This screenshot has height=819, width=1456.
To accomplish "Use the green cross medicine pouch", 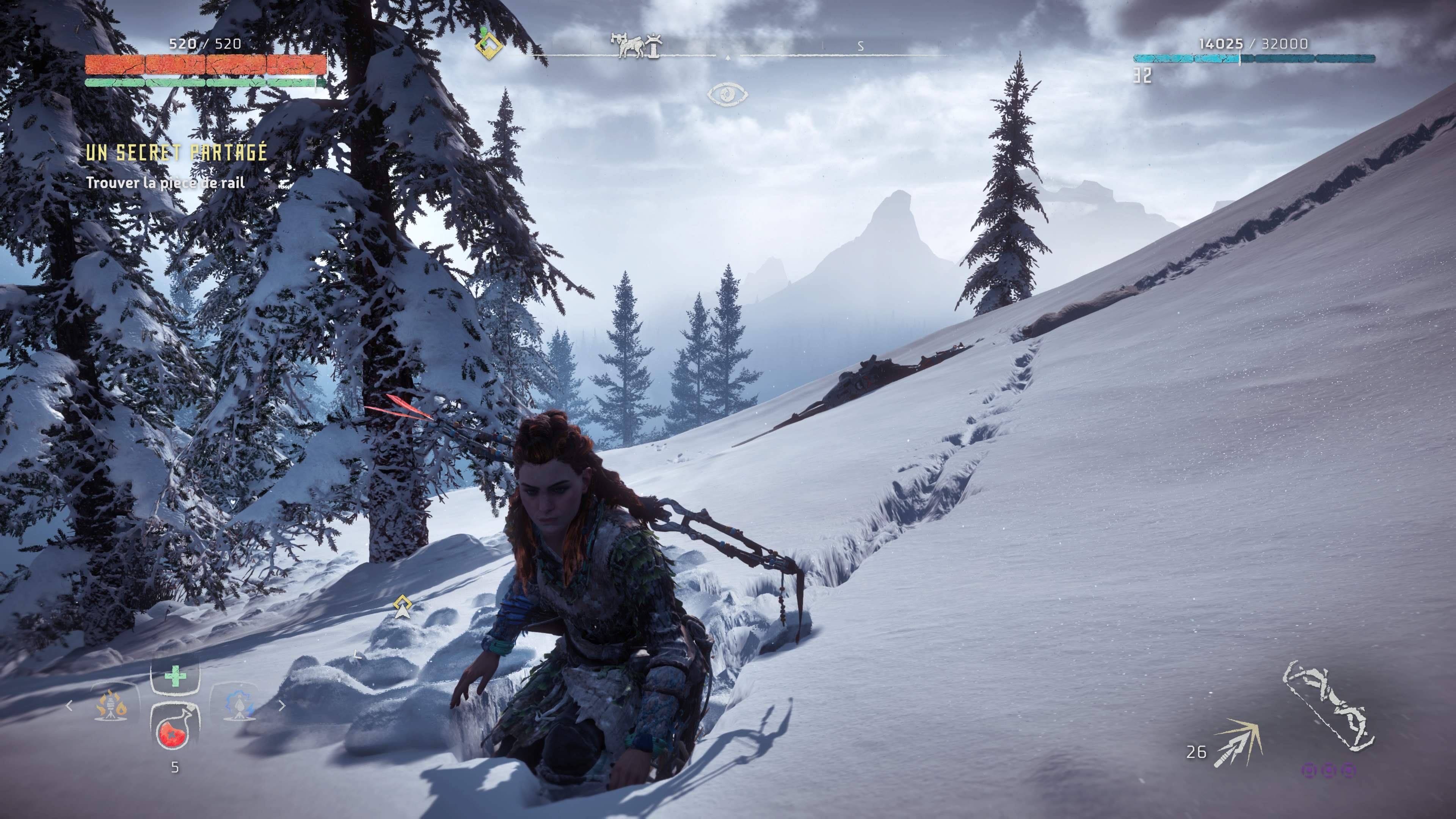I will tap(175, 675).
